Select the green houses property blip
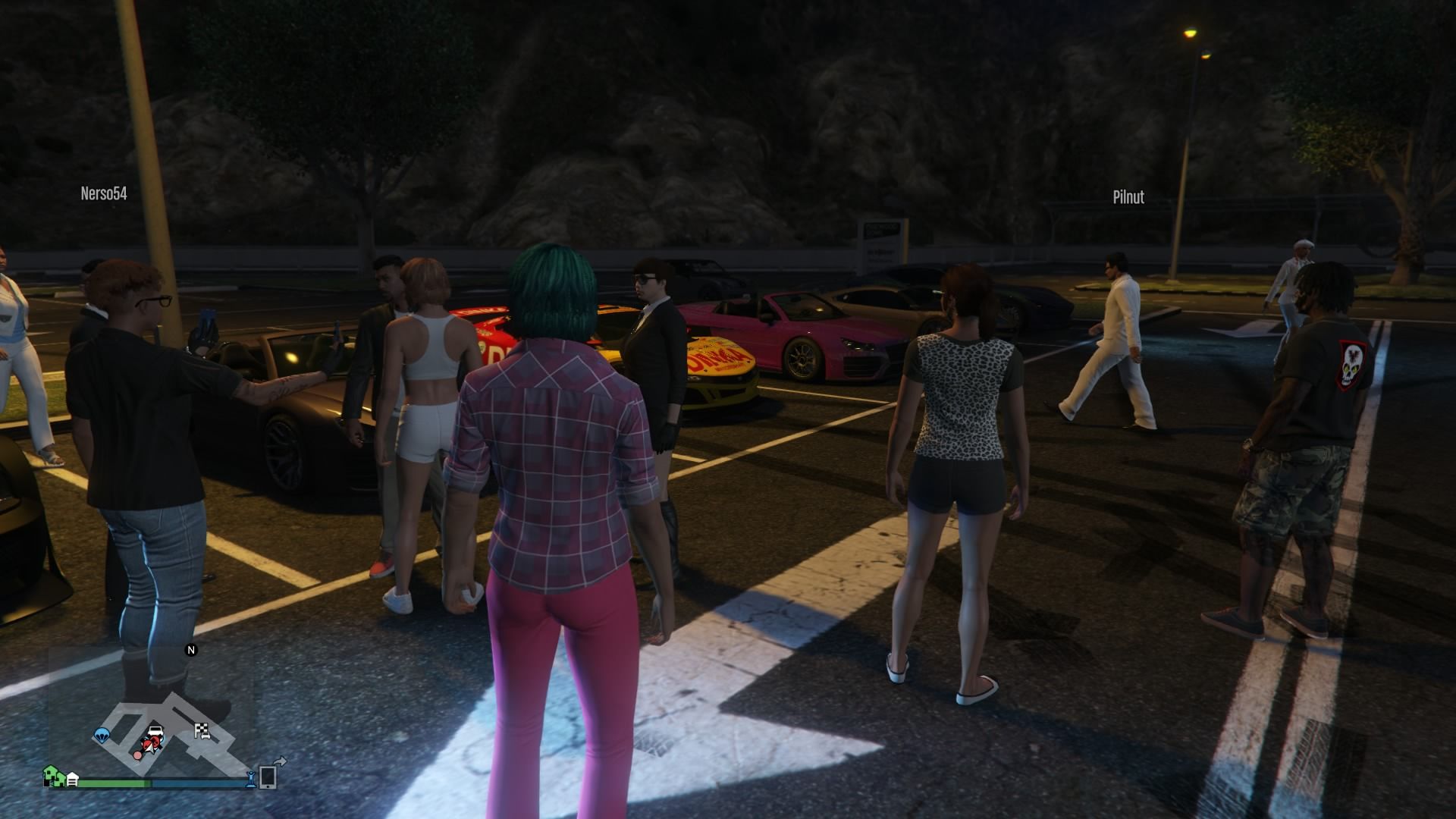This screenshot has height=819, width=1456. pyautogui.click(x=53, y=776)
